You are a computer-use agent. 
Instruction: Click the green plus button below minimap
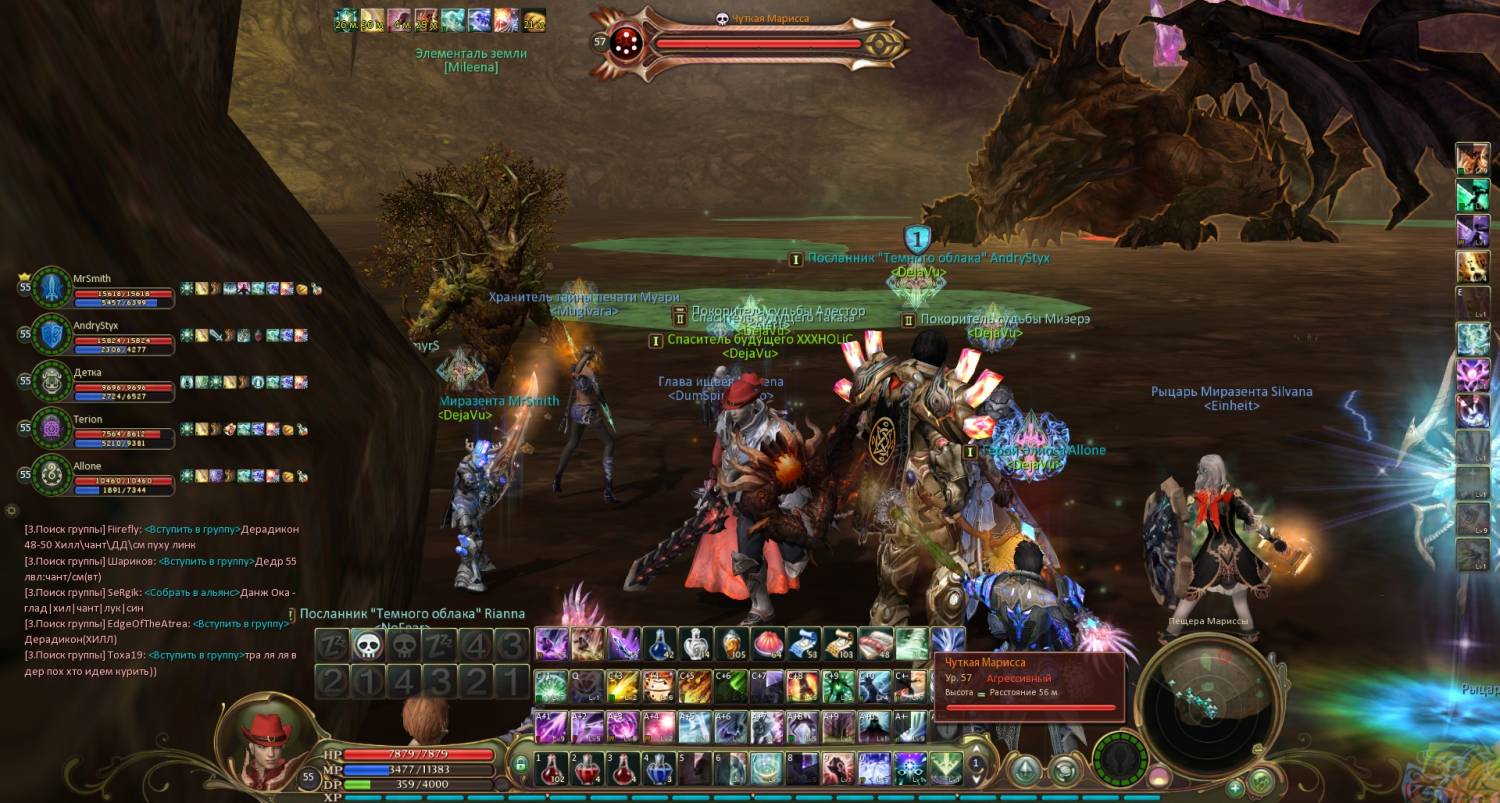[1235, 787]
